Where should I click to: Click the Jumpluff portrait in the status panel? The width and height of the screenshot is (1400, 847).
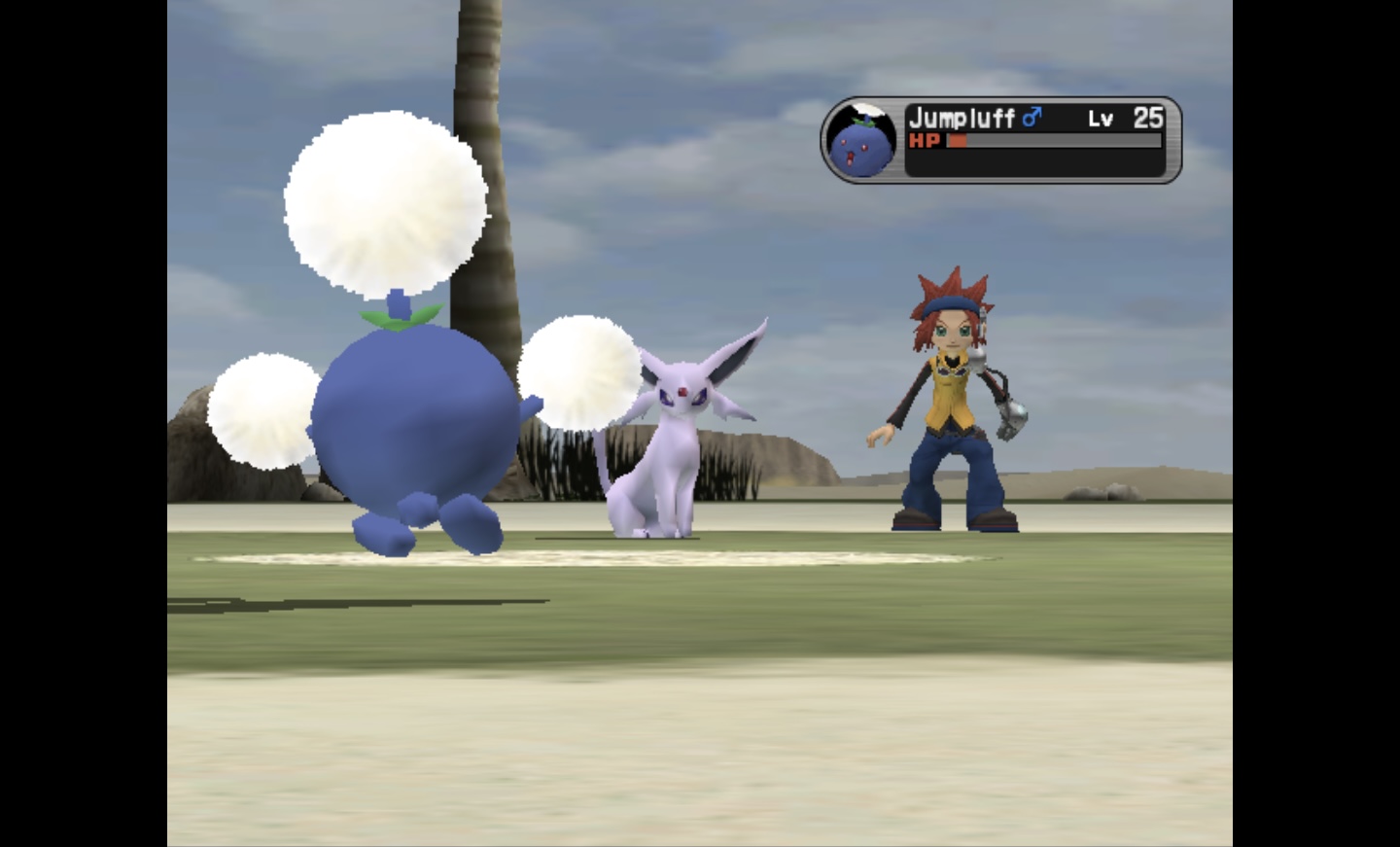click(x=861, y=141)
